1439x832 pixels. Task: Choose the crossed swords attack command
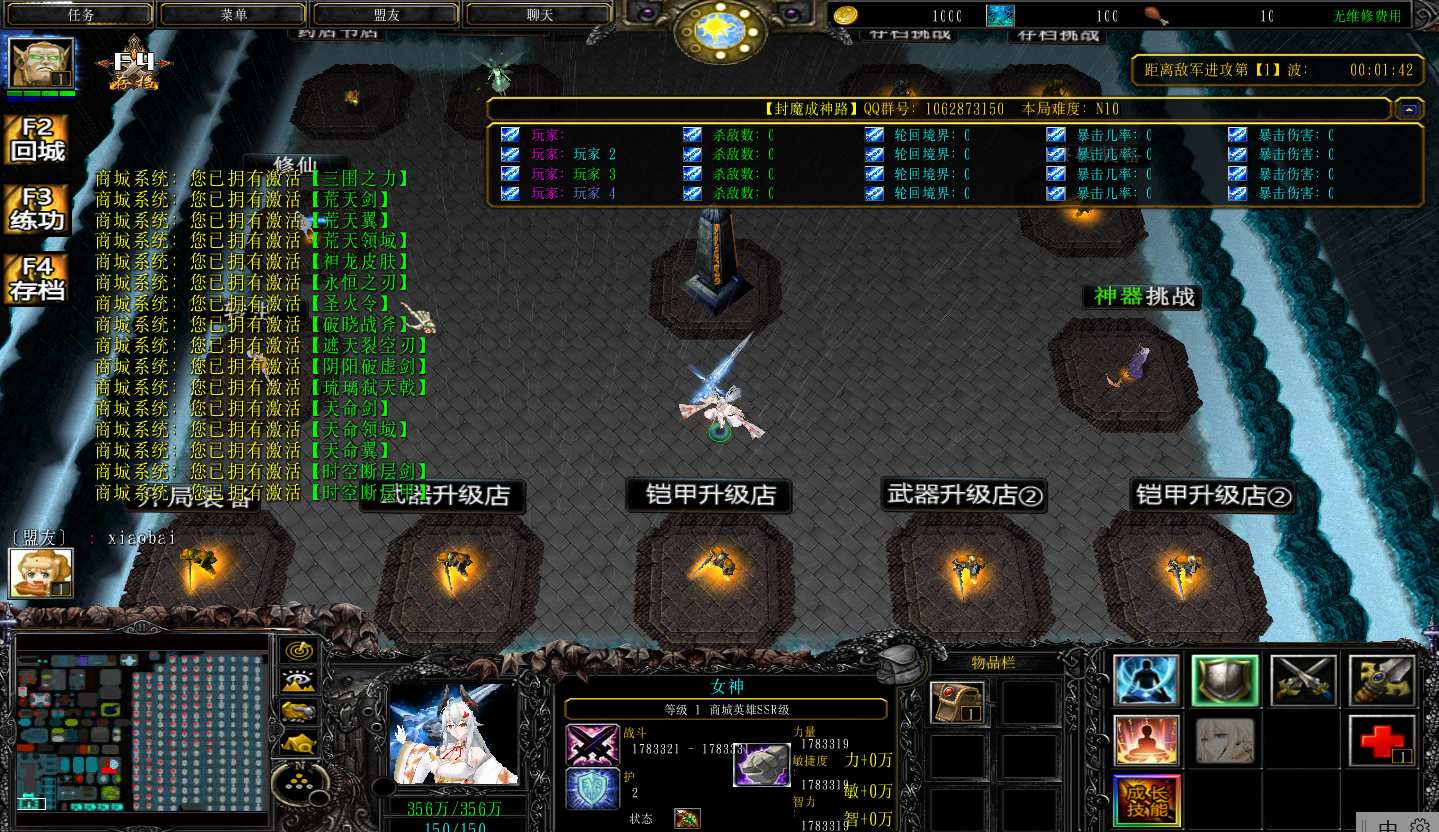click(1303, 680)
